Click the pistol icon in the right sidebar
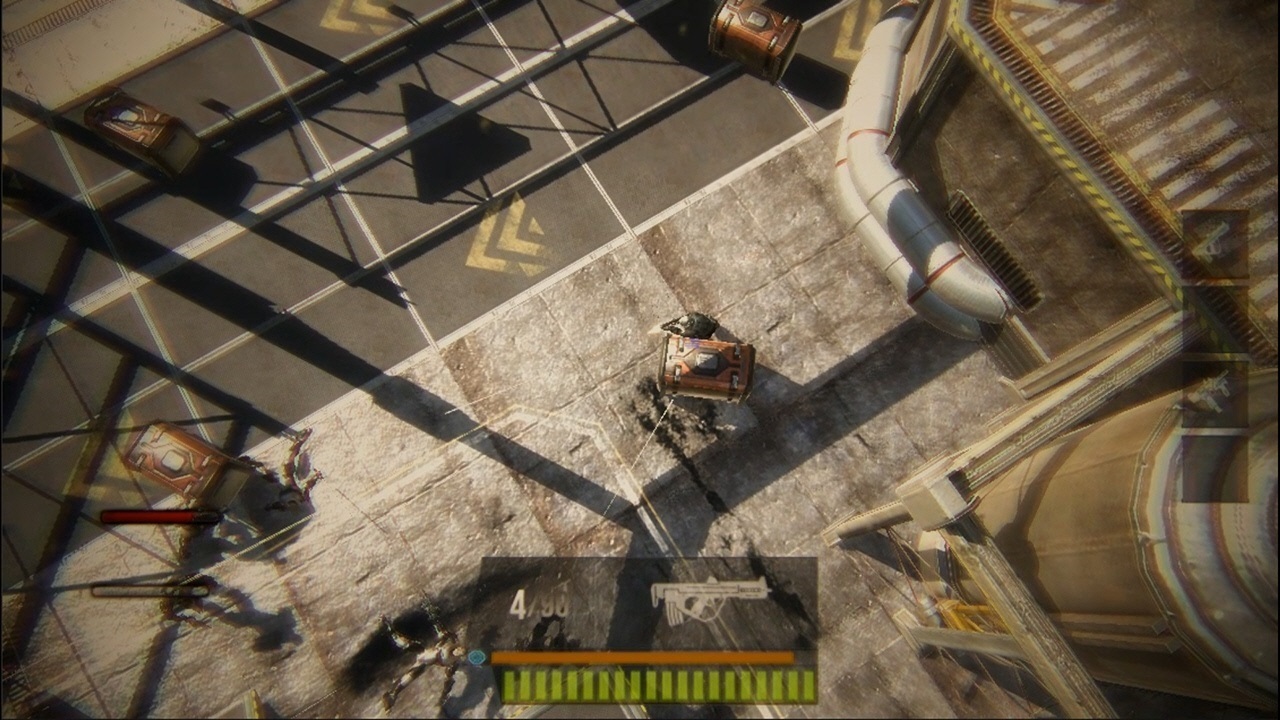Image resolution: width=1280 pixels, height=720 pixels. click(x=1216, y=243)
